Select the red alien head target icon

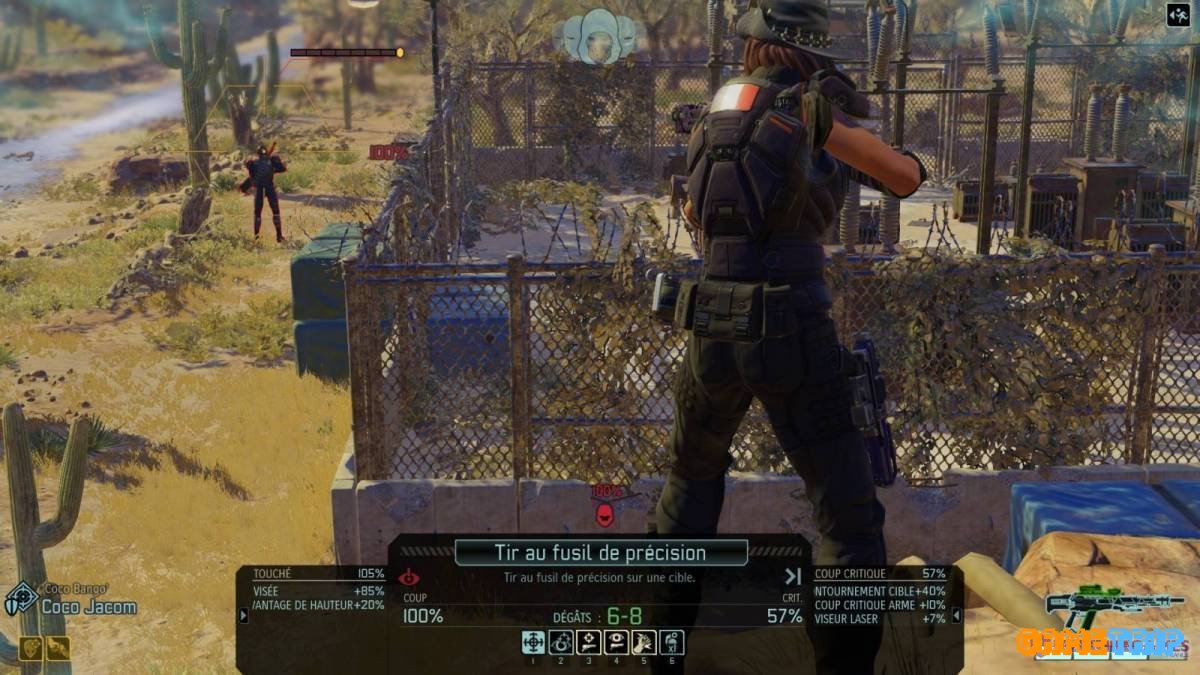(x=604, y=514)
